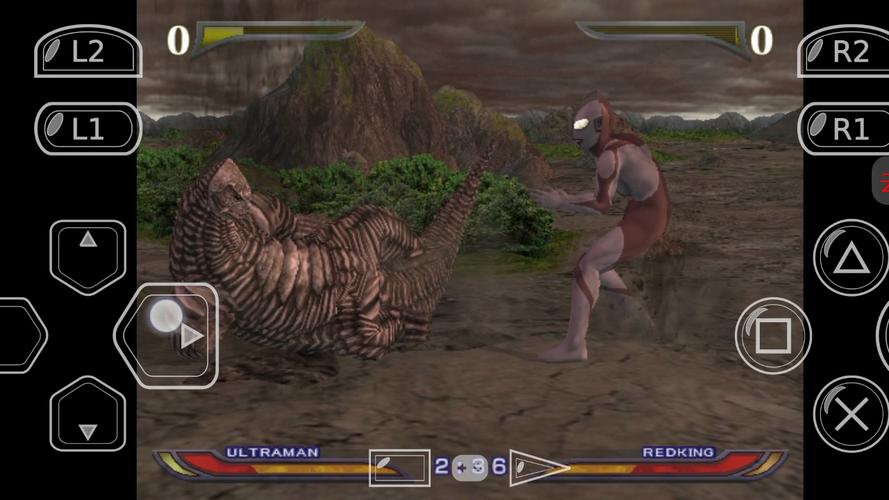Tap the on-screen triangle button
The height and width of the screenshot is (500, 889).
click(x=850, y=259)
